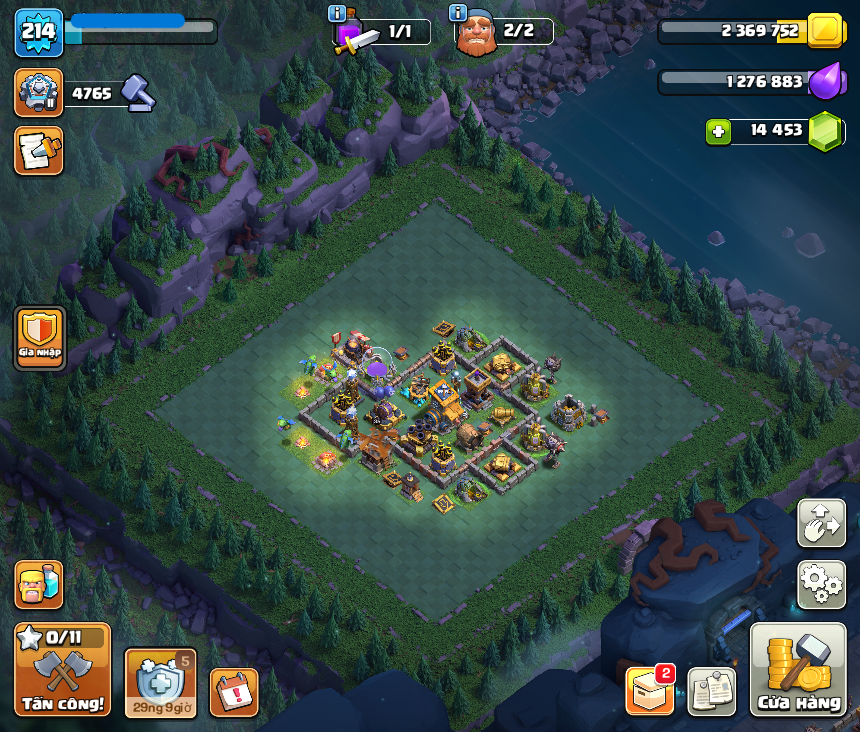Open the scroll notes button beside shop

(712, 691)
